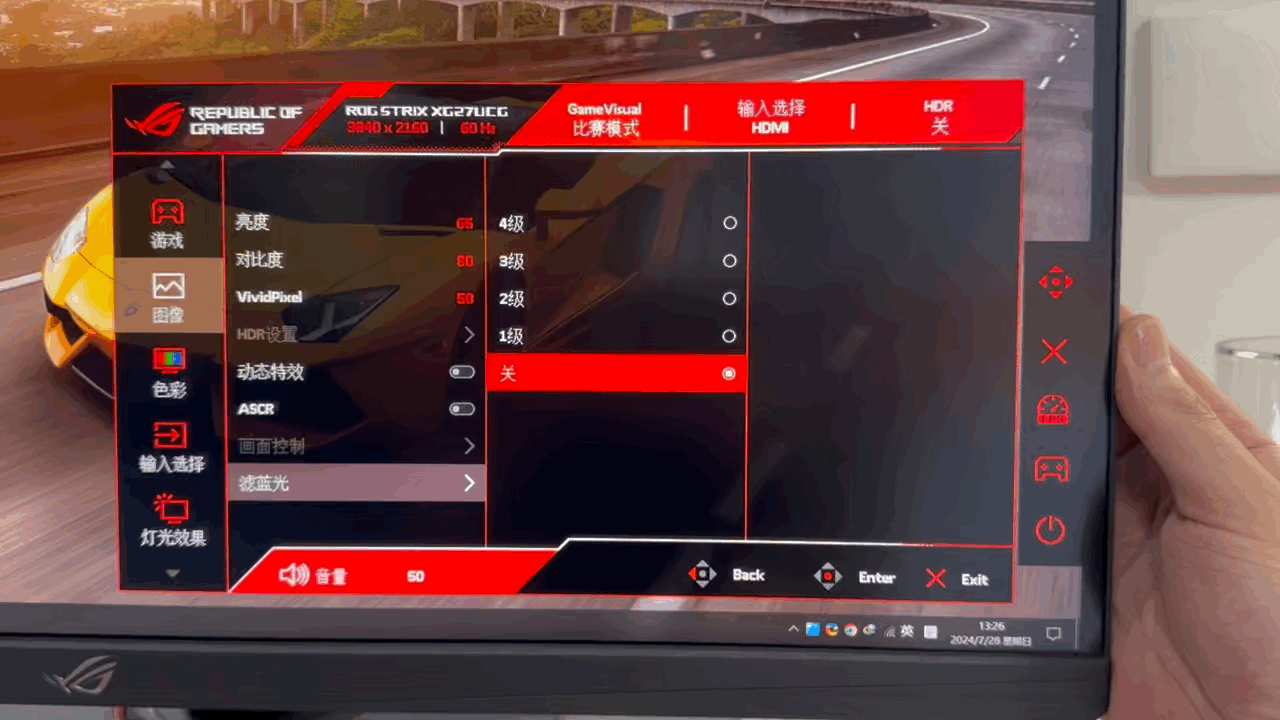Viewport: 1280px width, 720px height.
Task: Click the gamepad shortcut icon on right edge
Action: 1051,470
